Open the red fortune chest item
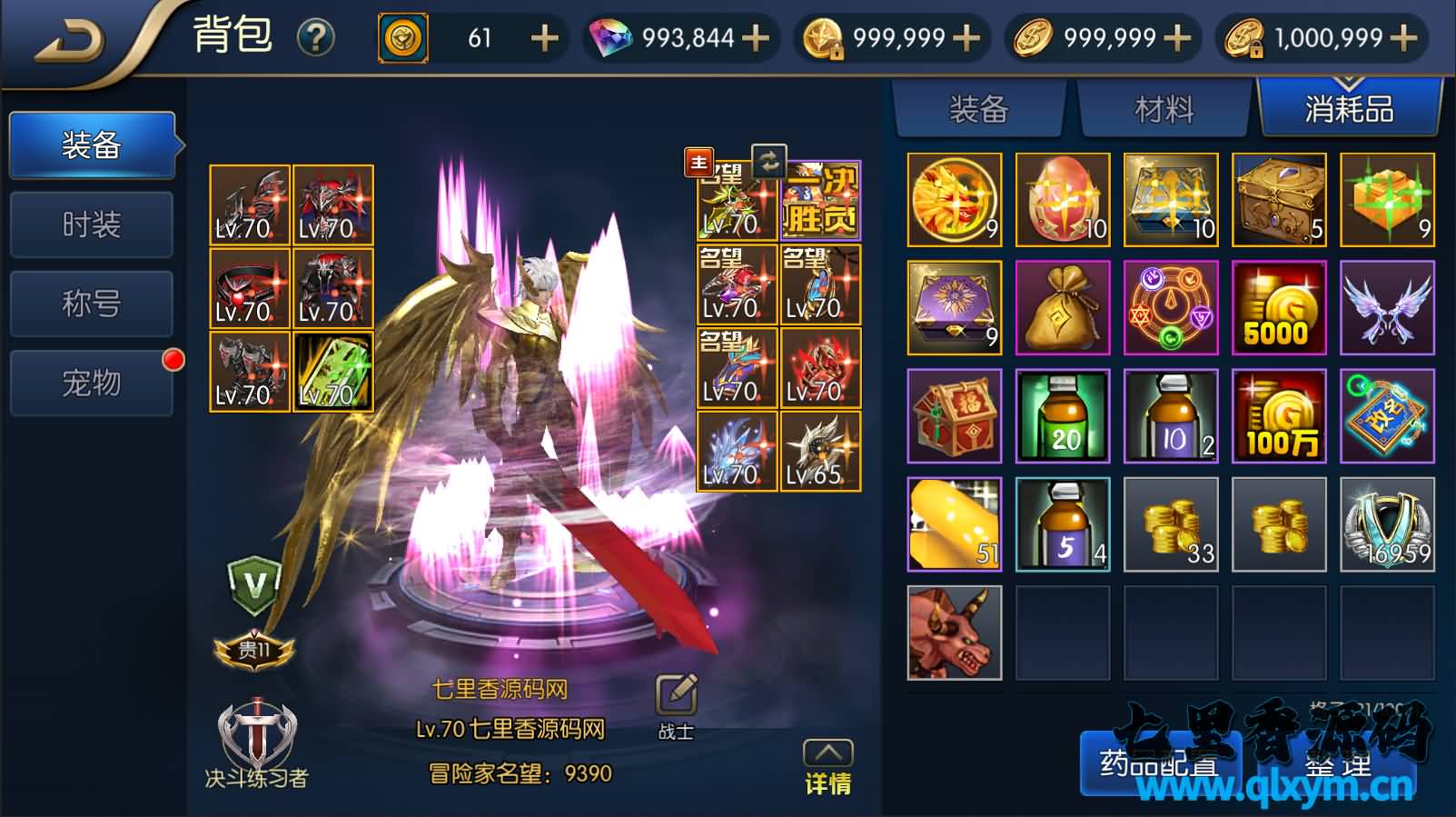The height and width of the screenshot is (817, 1456). click(952, 416)
